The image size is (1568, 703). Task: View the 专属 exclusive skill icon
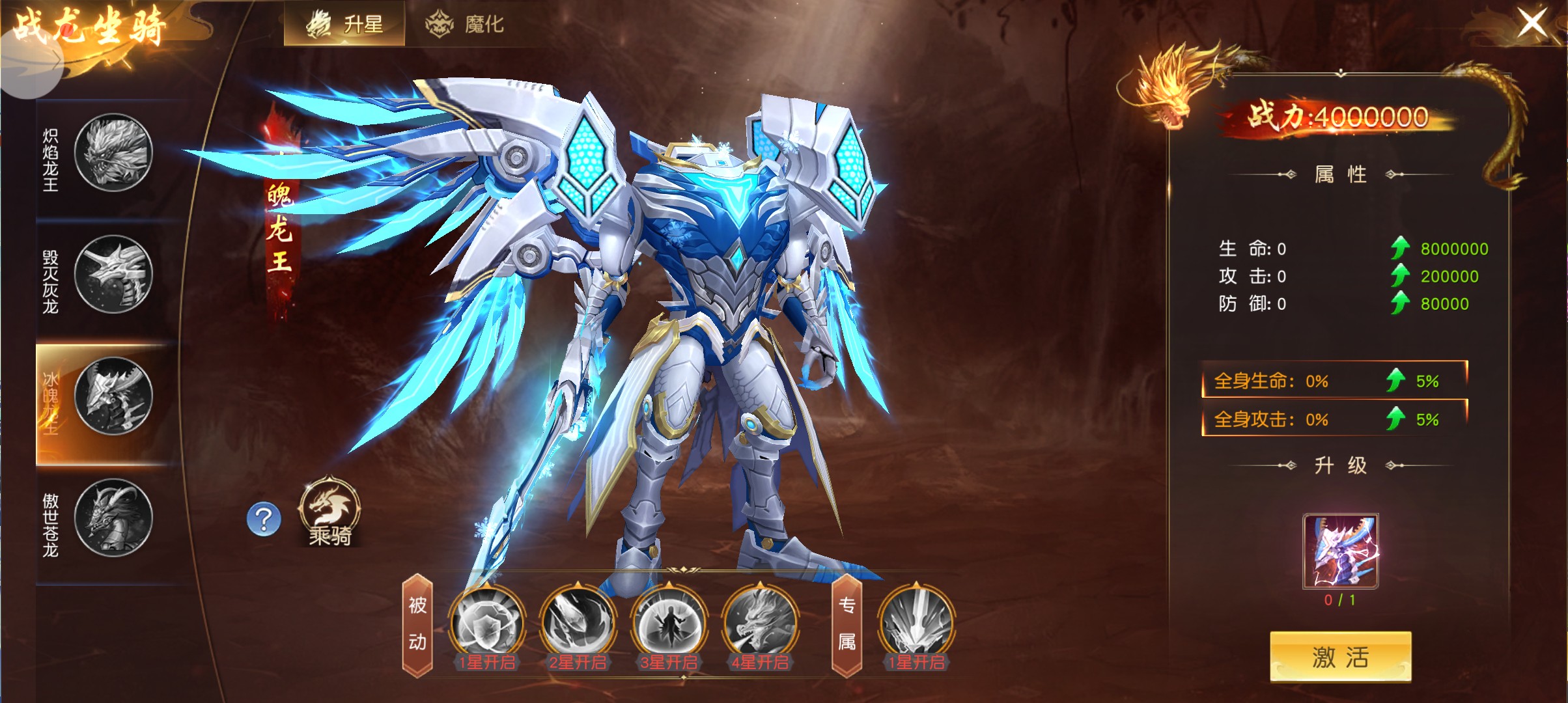916,624
